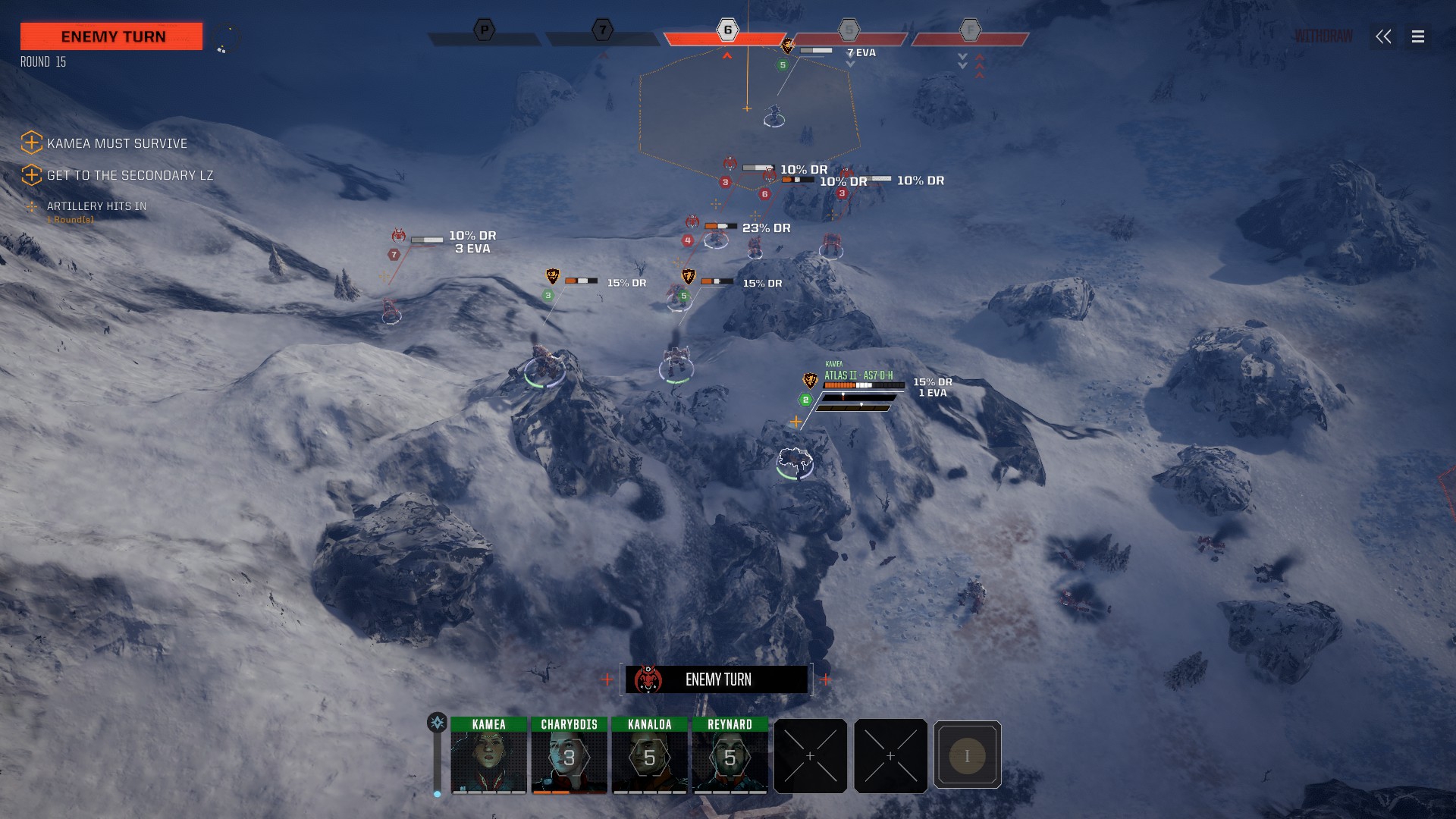1456x819 pixels.
Task: Open the round-info token slot
Action: [x=967, y=755]
